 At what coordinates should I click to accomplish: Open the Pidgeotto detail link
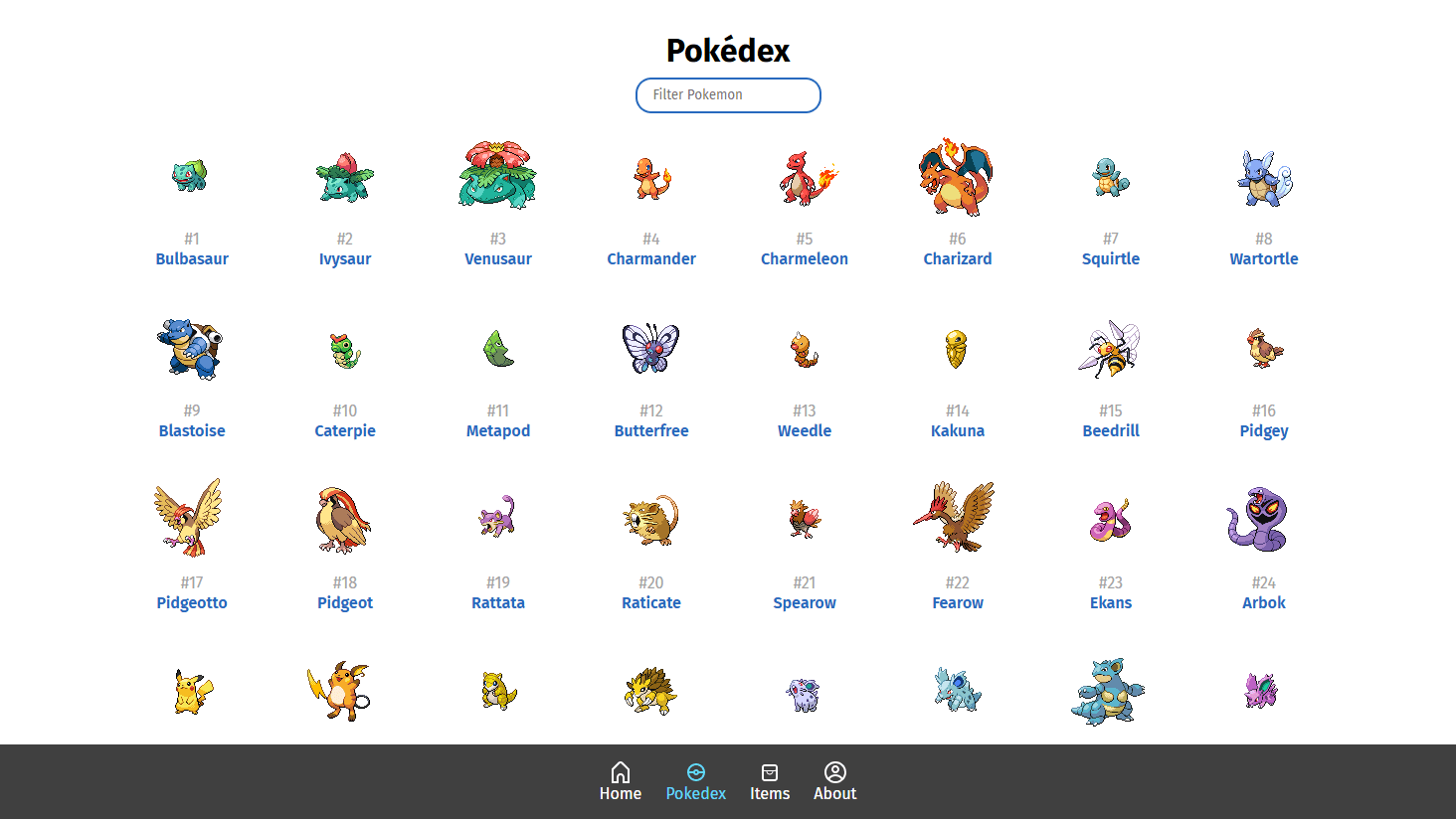tap(191, 602)
